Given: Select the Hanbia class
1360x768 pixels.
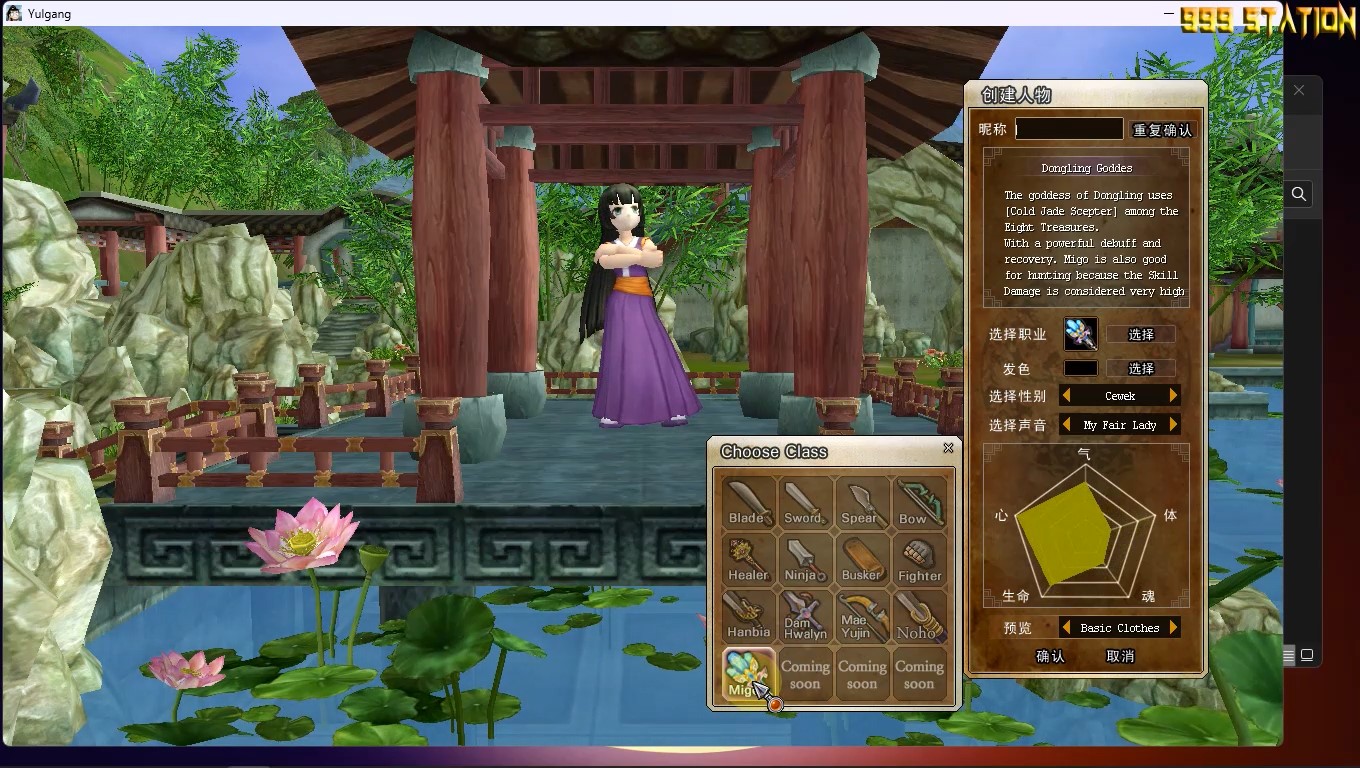Looking at the screenshot, I should coord(748,616).
